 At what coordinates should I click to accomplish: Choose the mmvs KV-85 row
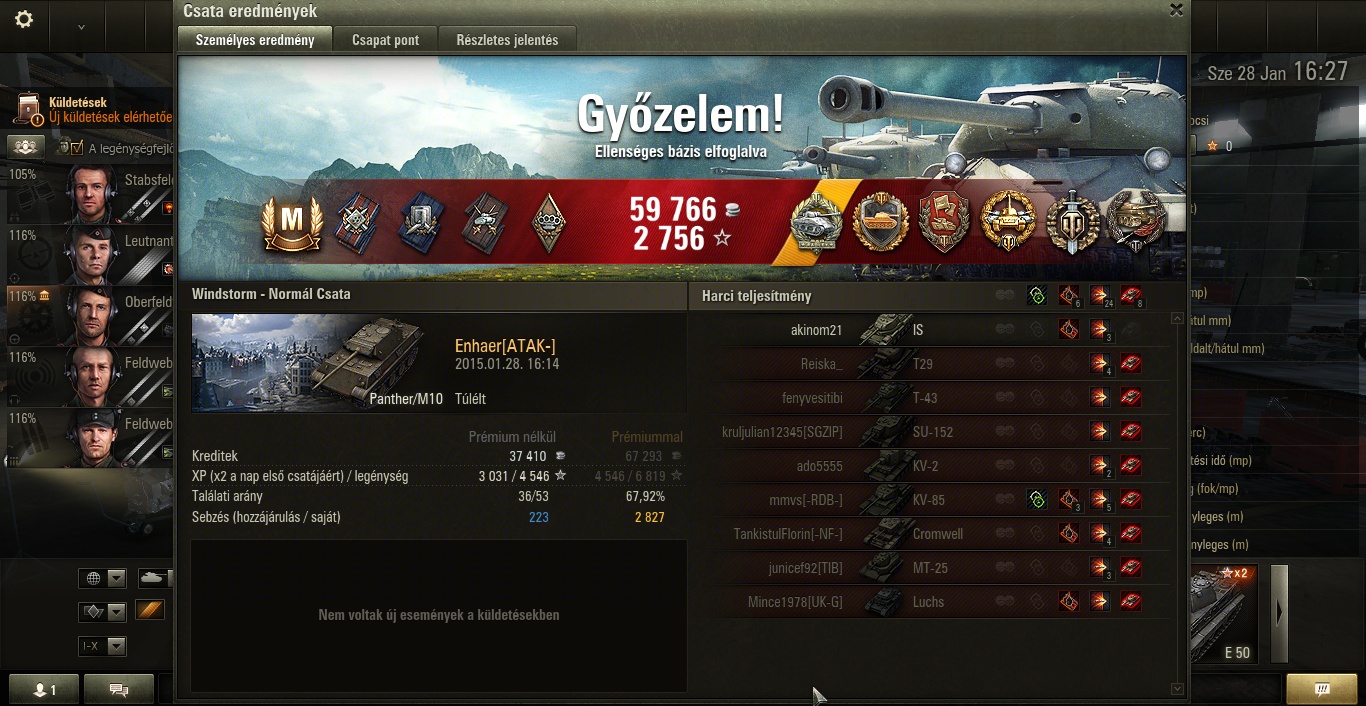930,500
